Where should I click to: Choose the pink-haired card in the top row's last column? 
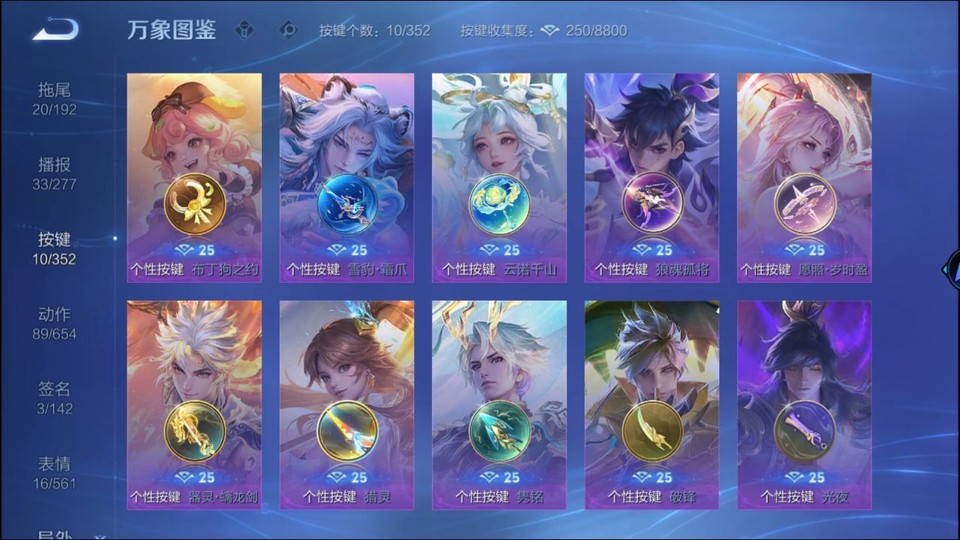[x=804, y=177]
